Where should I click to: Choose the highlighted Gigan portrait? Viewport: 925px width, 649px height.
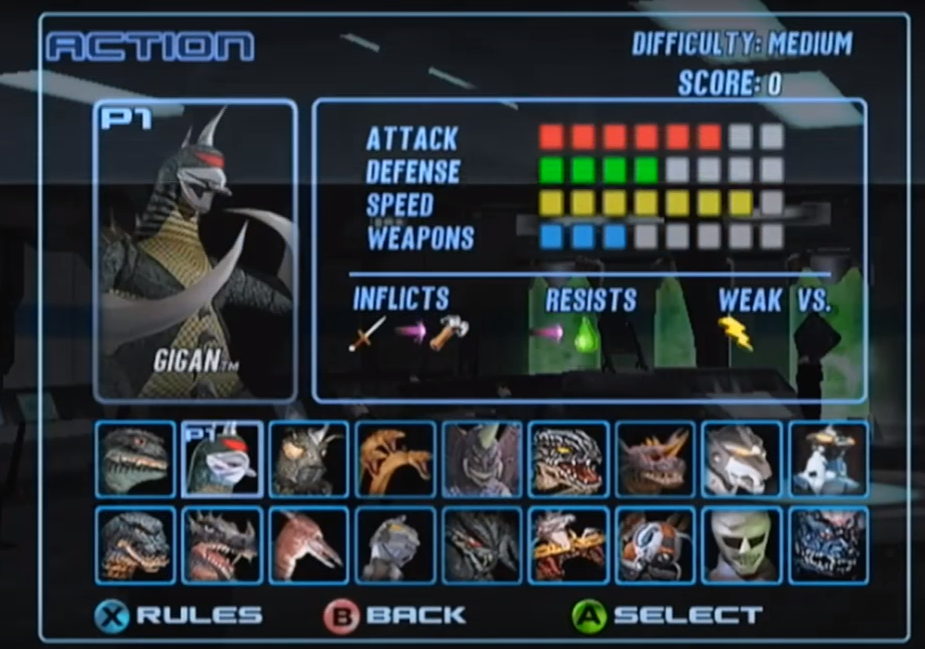(222, 459)
